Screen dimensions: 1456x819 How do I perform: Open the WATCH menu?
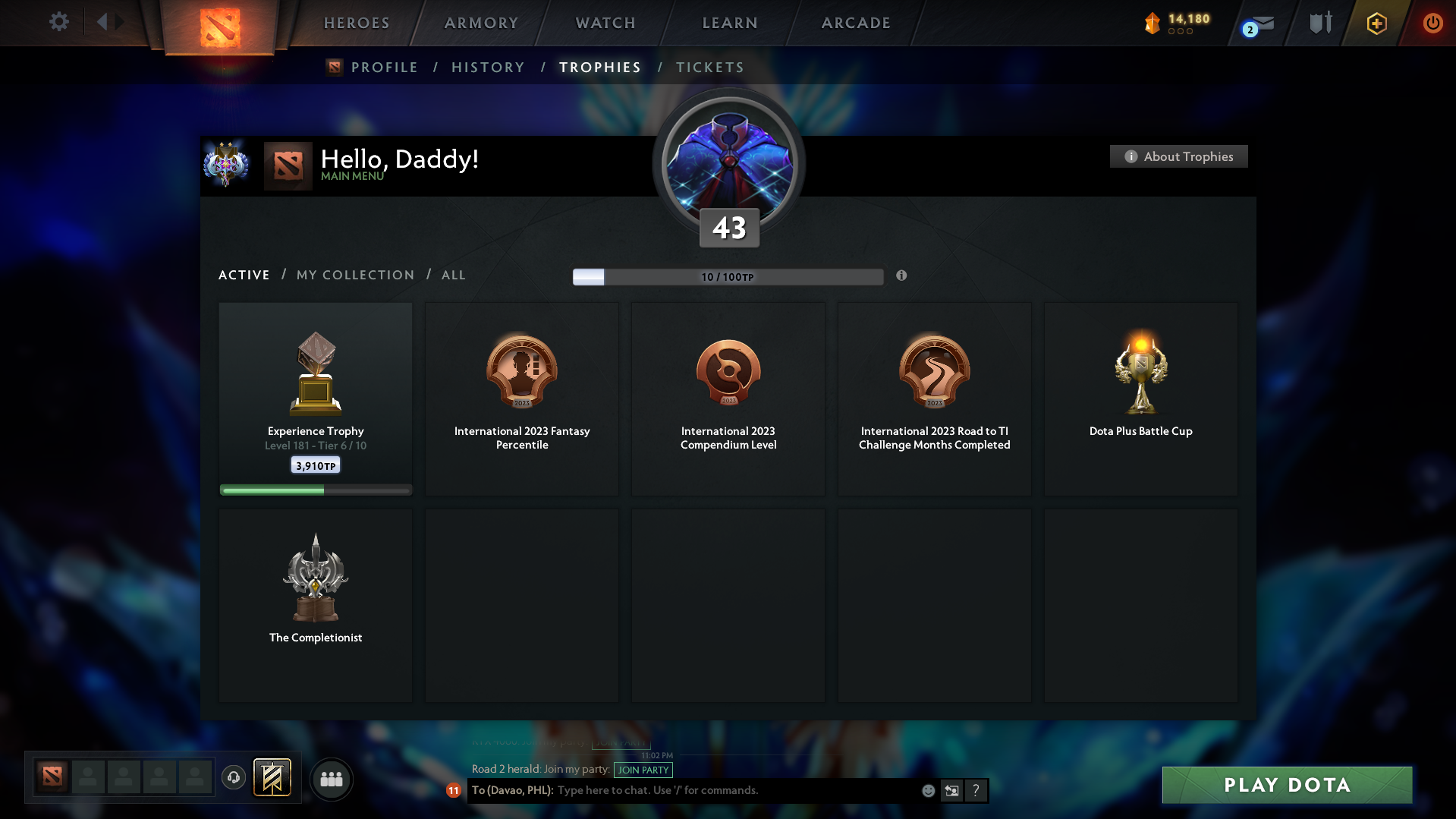pos(605,23)
